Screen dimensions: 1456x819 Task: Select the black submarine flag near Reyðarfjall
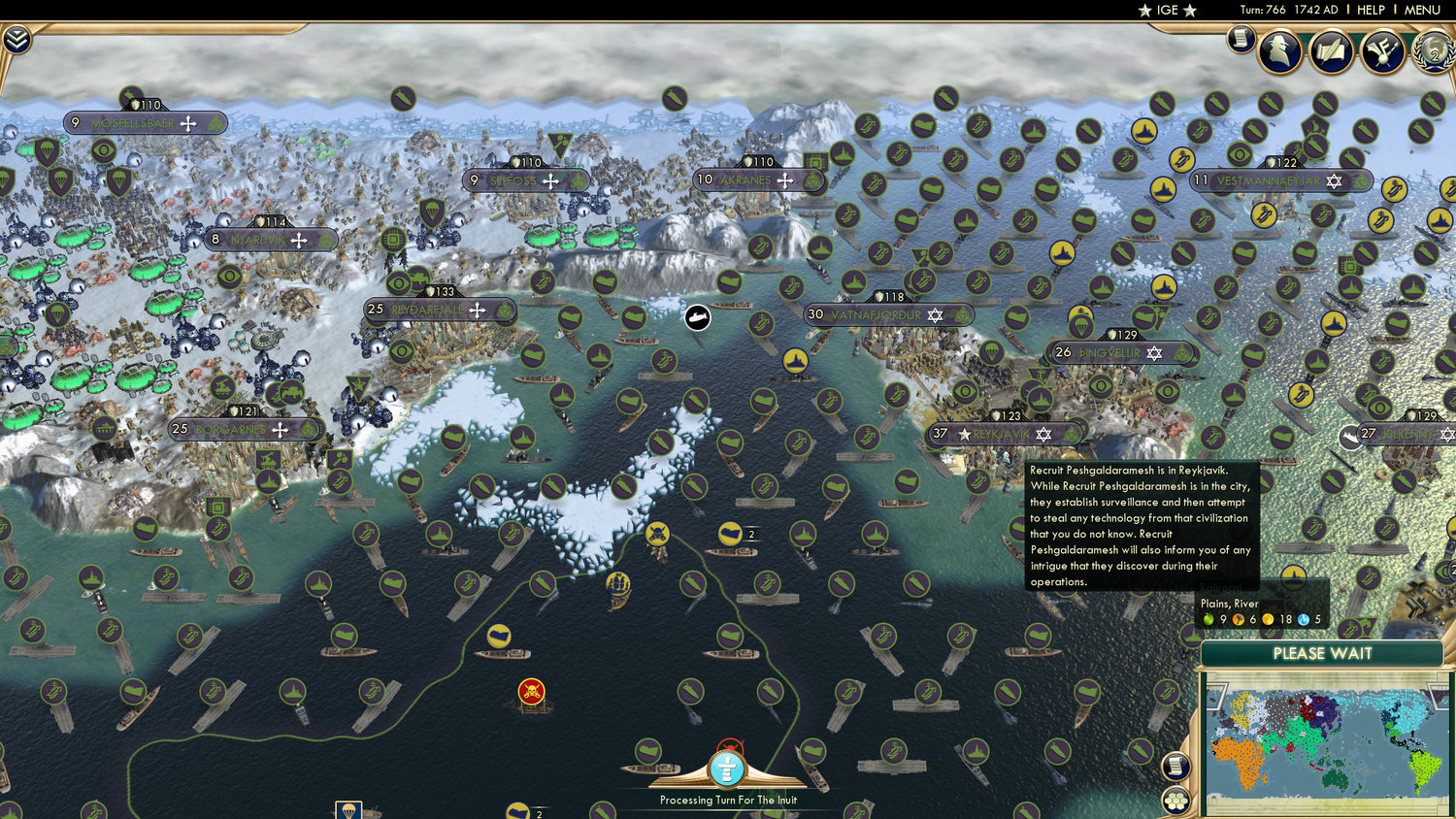click(697, 318)
